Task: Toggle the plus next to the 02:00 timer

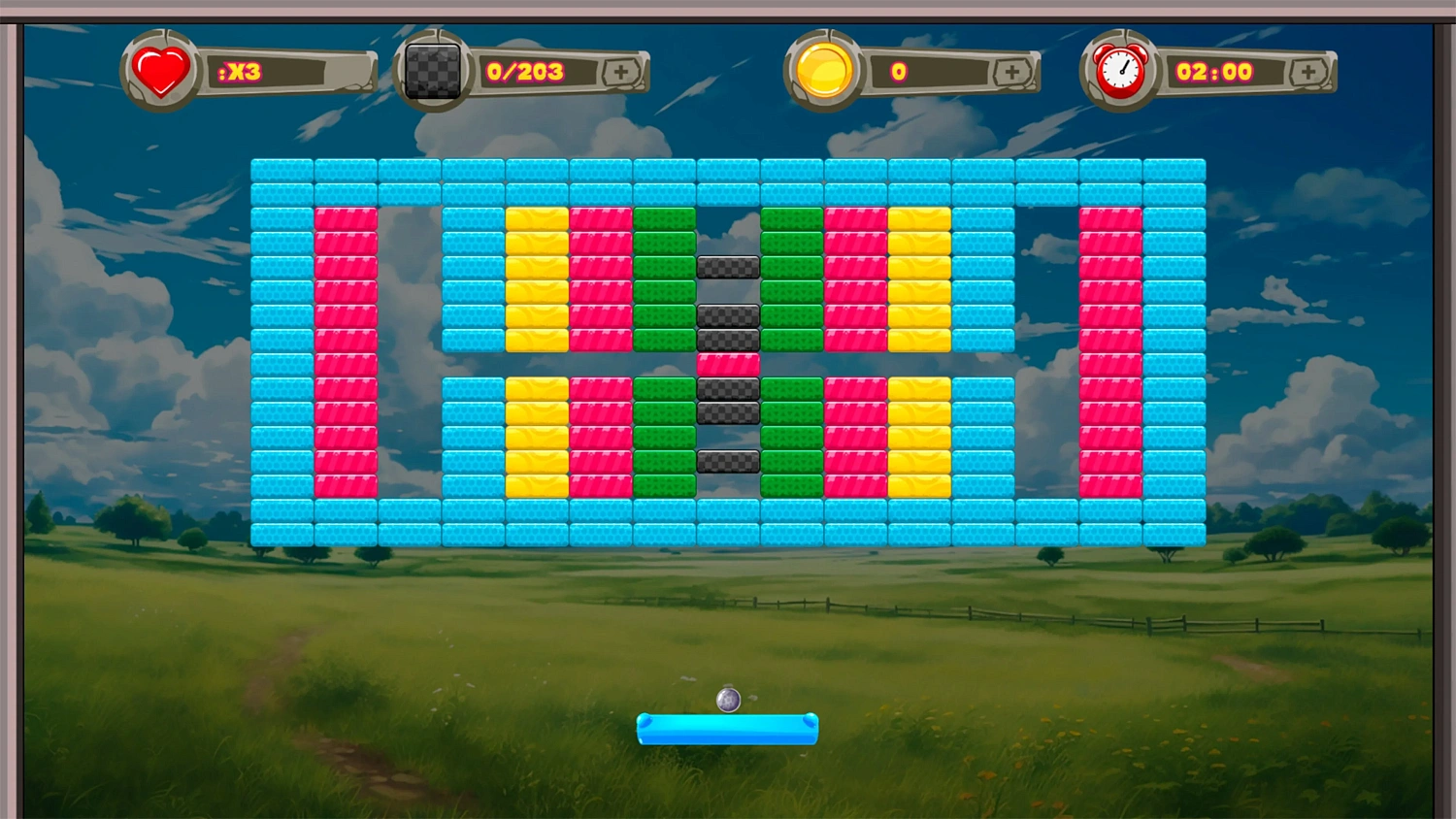Action: tap(1310, 70)
